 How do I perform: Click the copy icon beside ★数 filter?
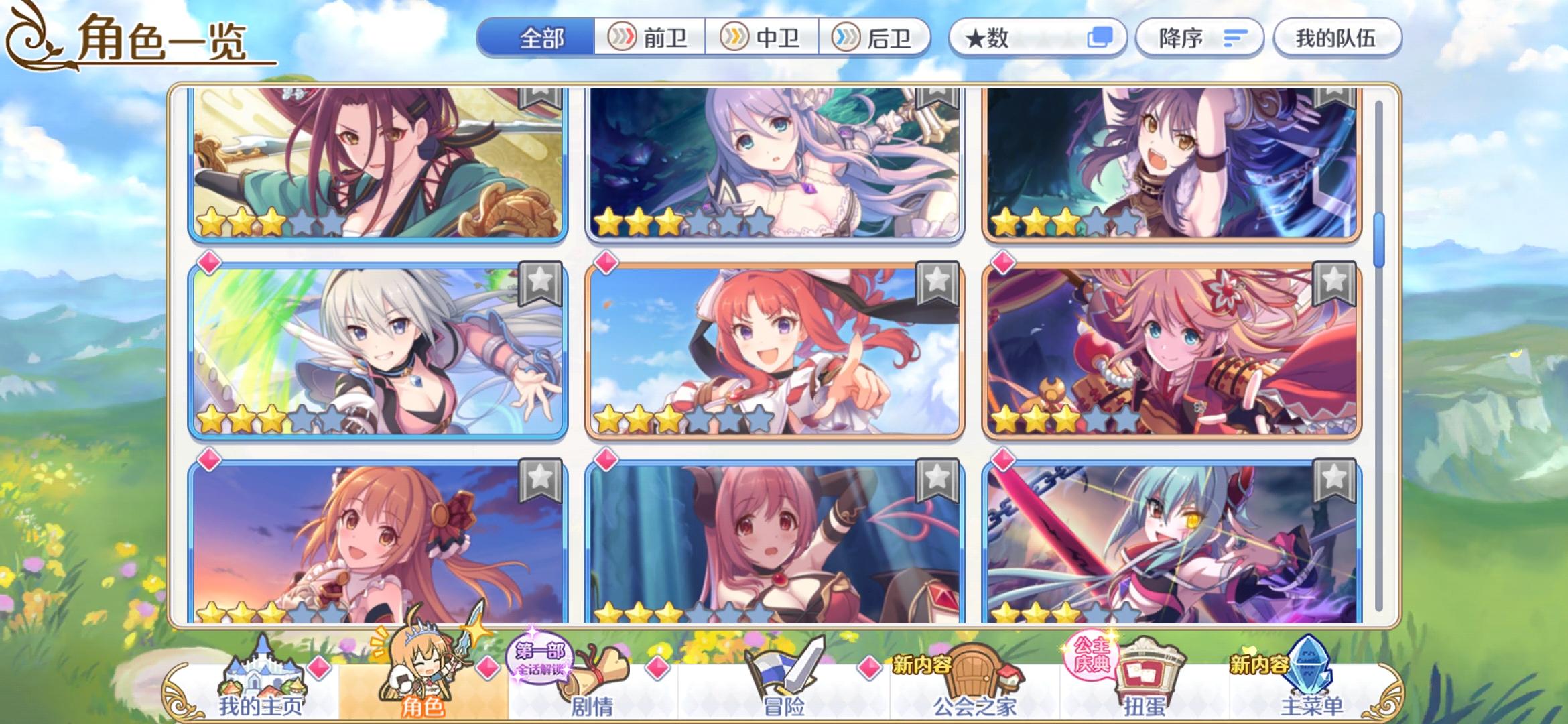[x=1102, y=38]
